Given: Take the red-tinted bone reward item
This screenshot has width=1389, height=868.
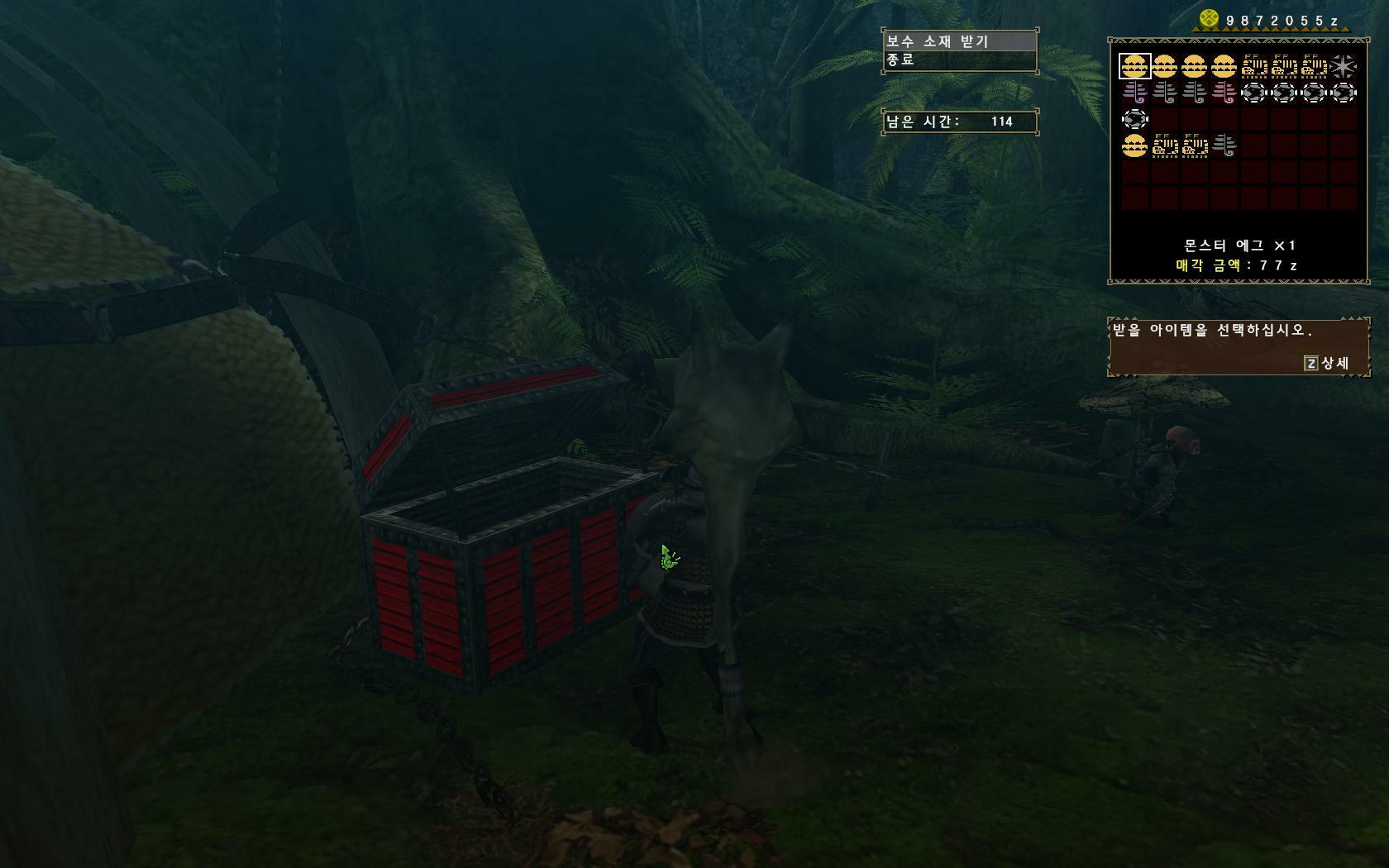Looking at the screenshot, I should point(1224,93).
